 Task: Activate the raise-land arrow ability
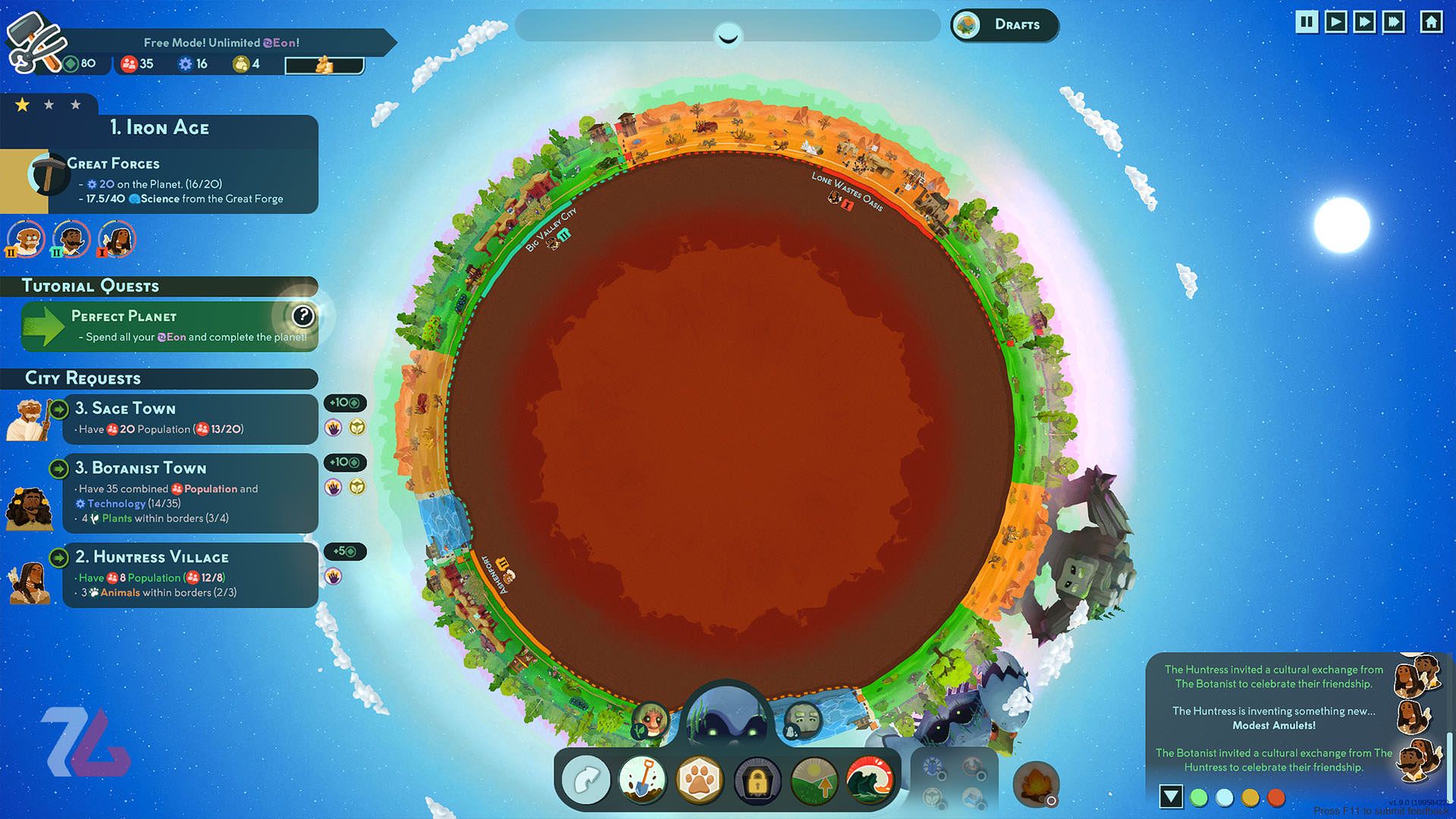click(814, 780)
